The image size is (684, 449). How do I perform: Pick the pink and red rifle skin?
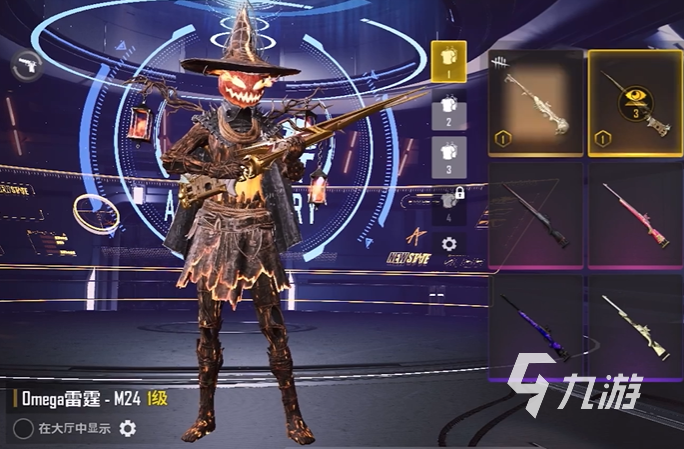click(636, 214)
